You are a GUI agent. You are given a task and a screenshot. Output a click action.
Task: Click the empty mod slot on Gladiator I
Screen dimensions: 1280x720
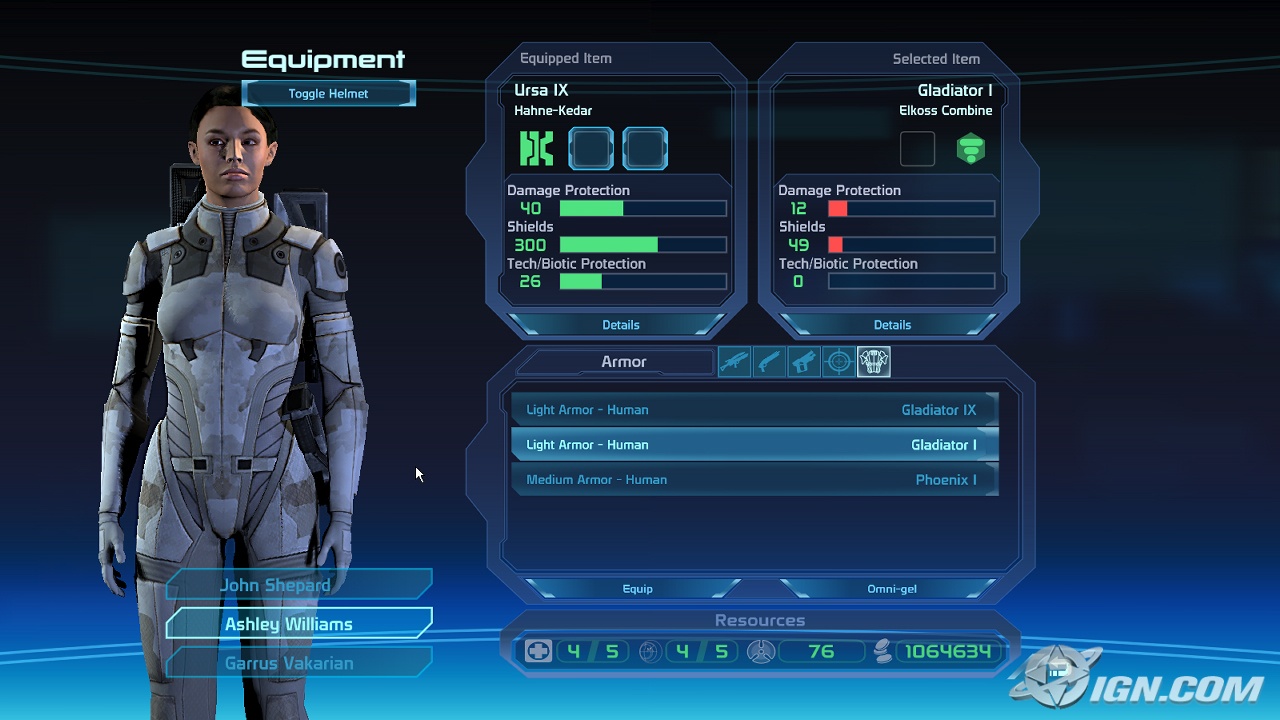917,148
